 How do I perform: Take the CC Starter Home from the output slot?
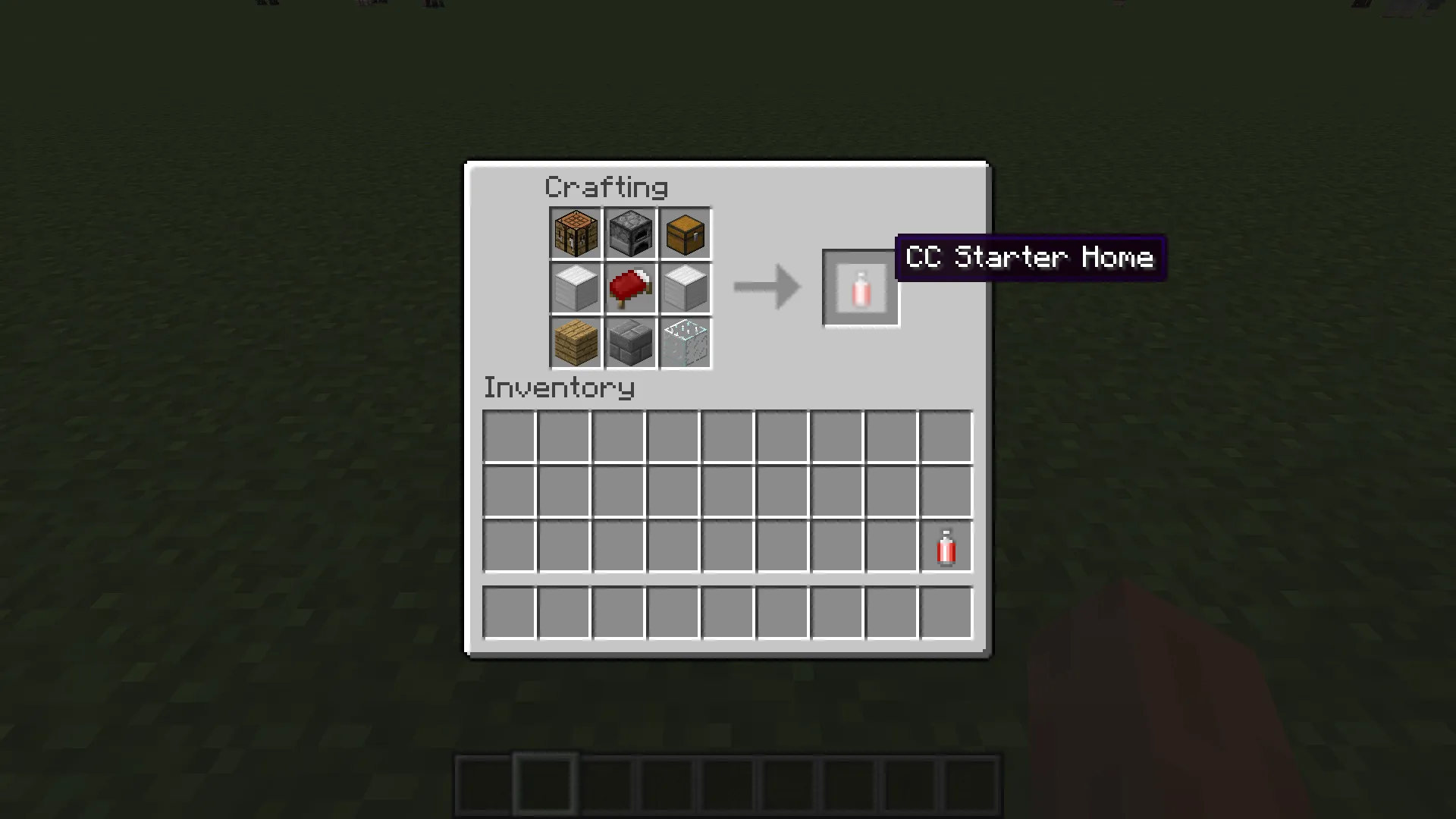[x=861, y=288]
